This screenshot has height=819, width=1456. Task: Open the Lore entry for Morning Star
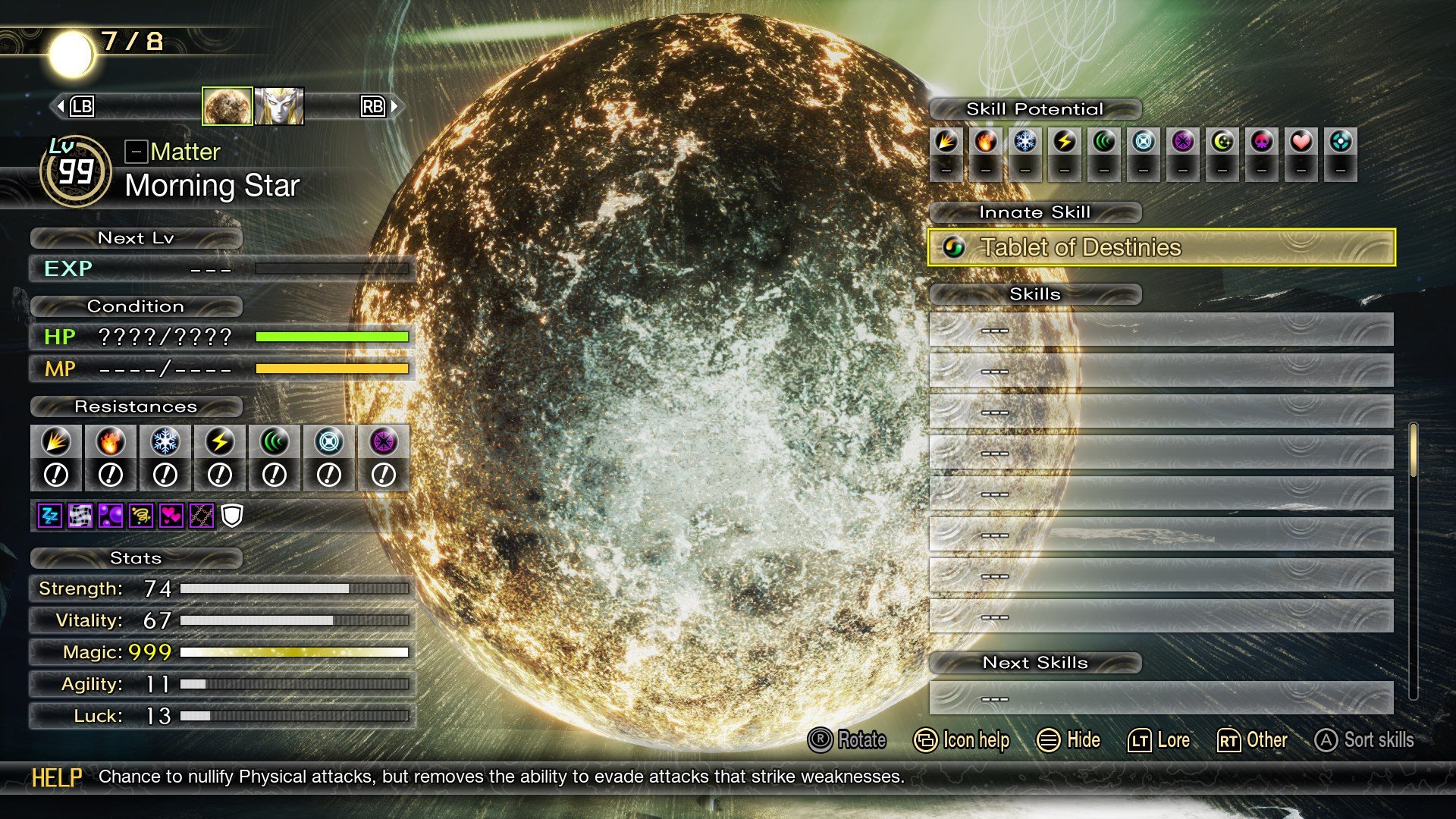tap(1159, 740)
